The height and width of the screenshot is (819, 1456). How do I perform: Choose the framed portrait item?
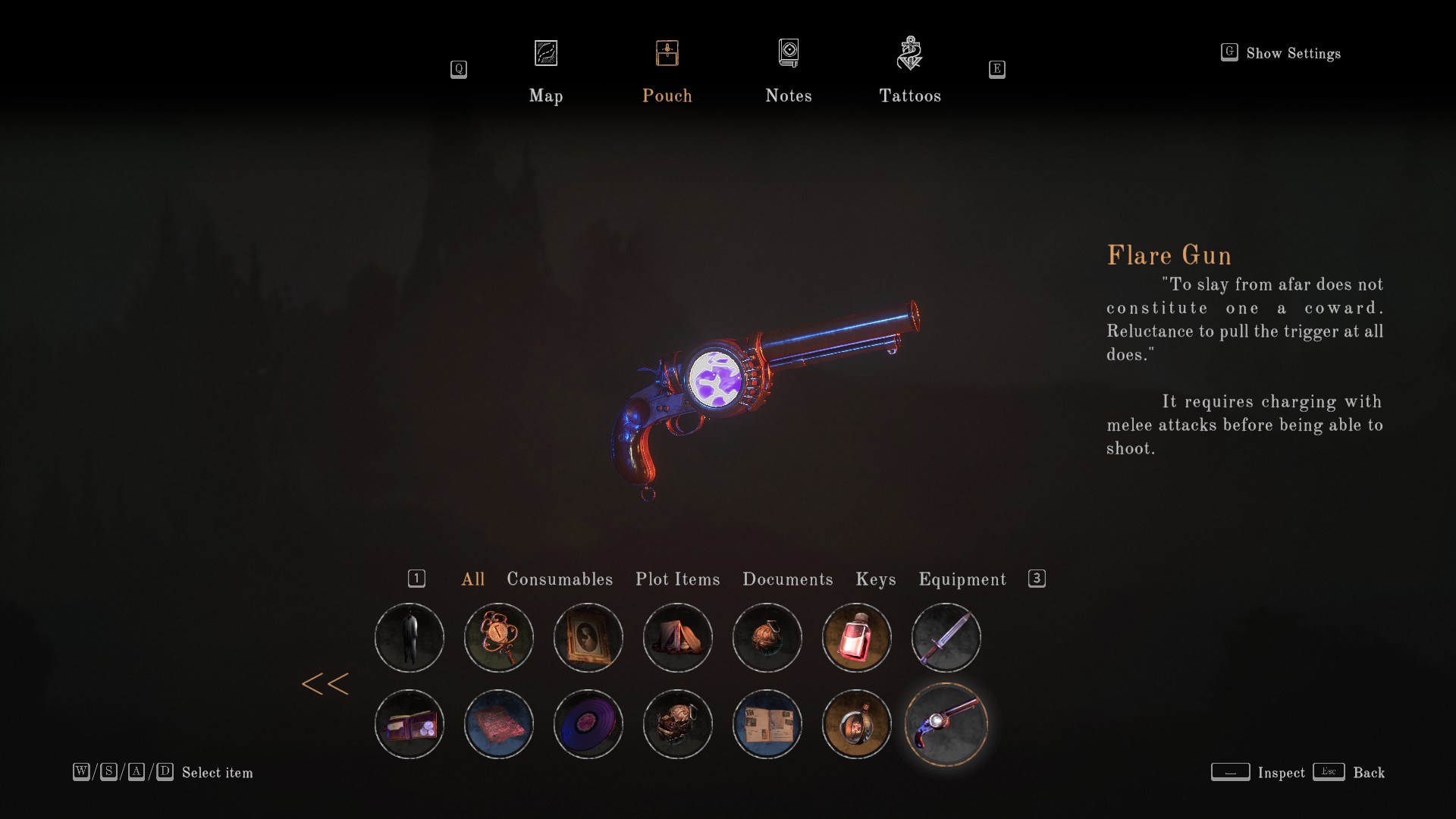point(588,638)
